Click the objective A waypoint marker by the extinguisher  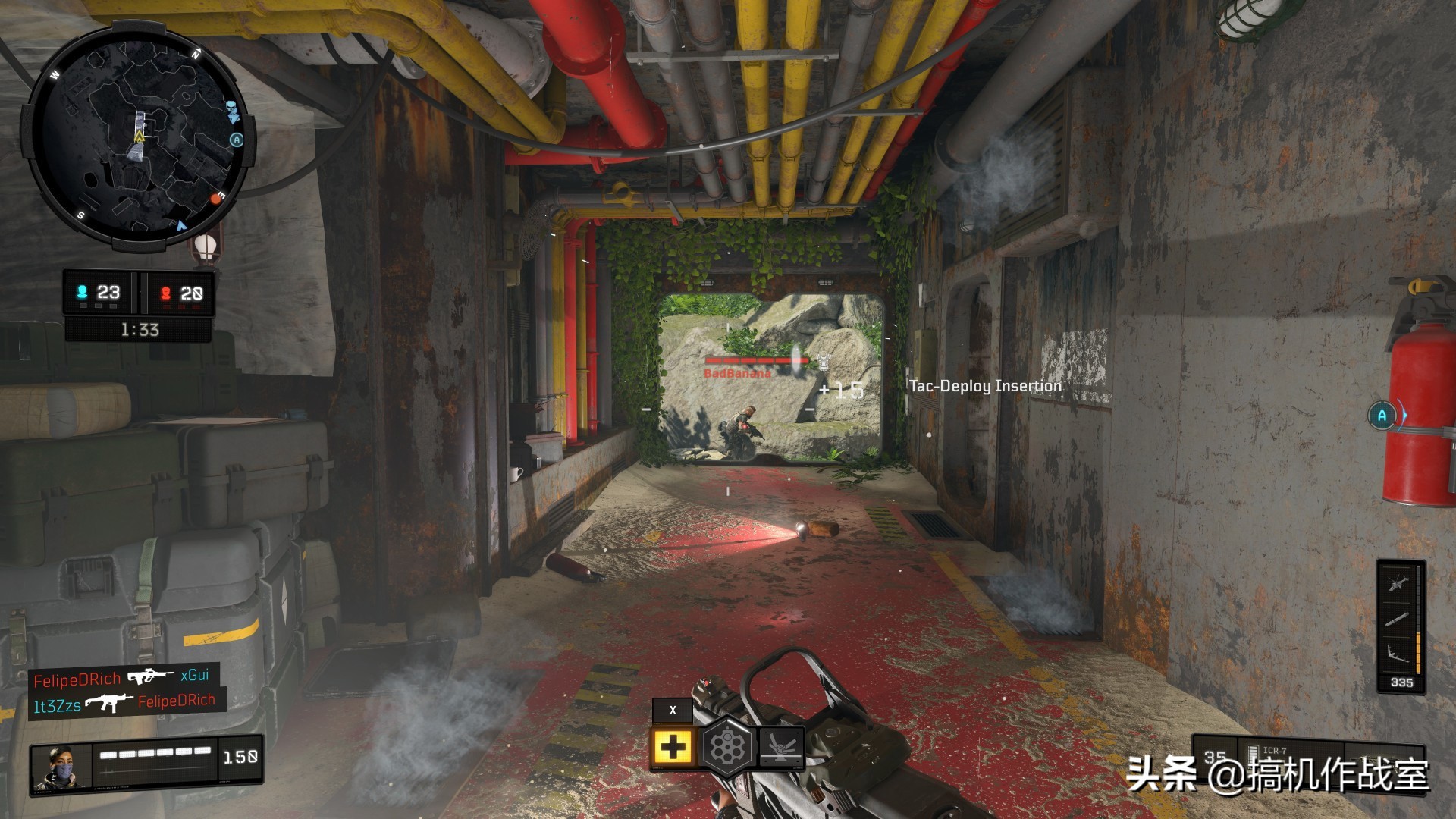click(x=1382, y=416)
